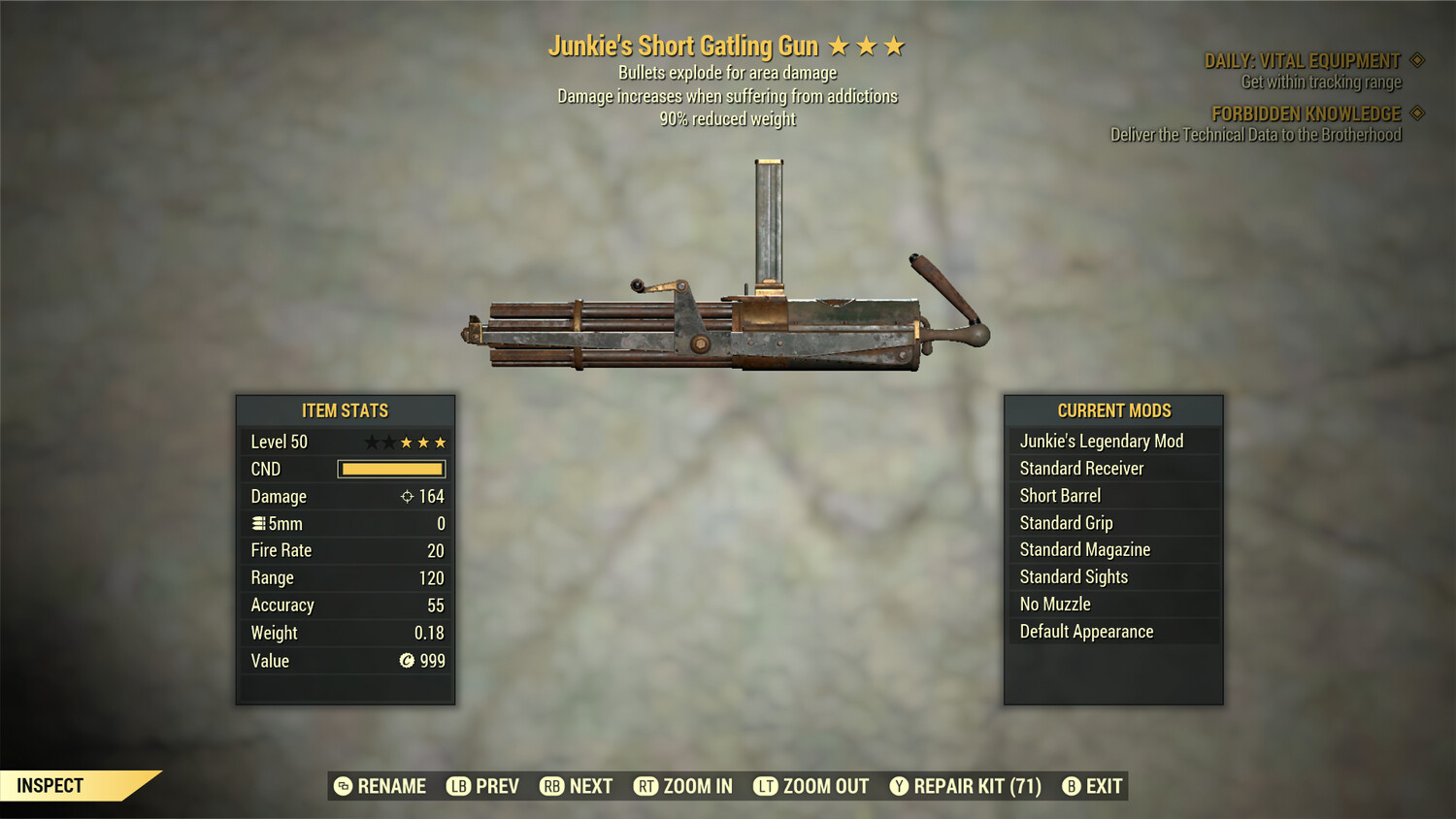Select the 5mm ammo icon in Item Stats
This screenshot has width=1456, height=819.
click(258, 523)
